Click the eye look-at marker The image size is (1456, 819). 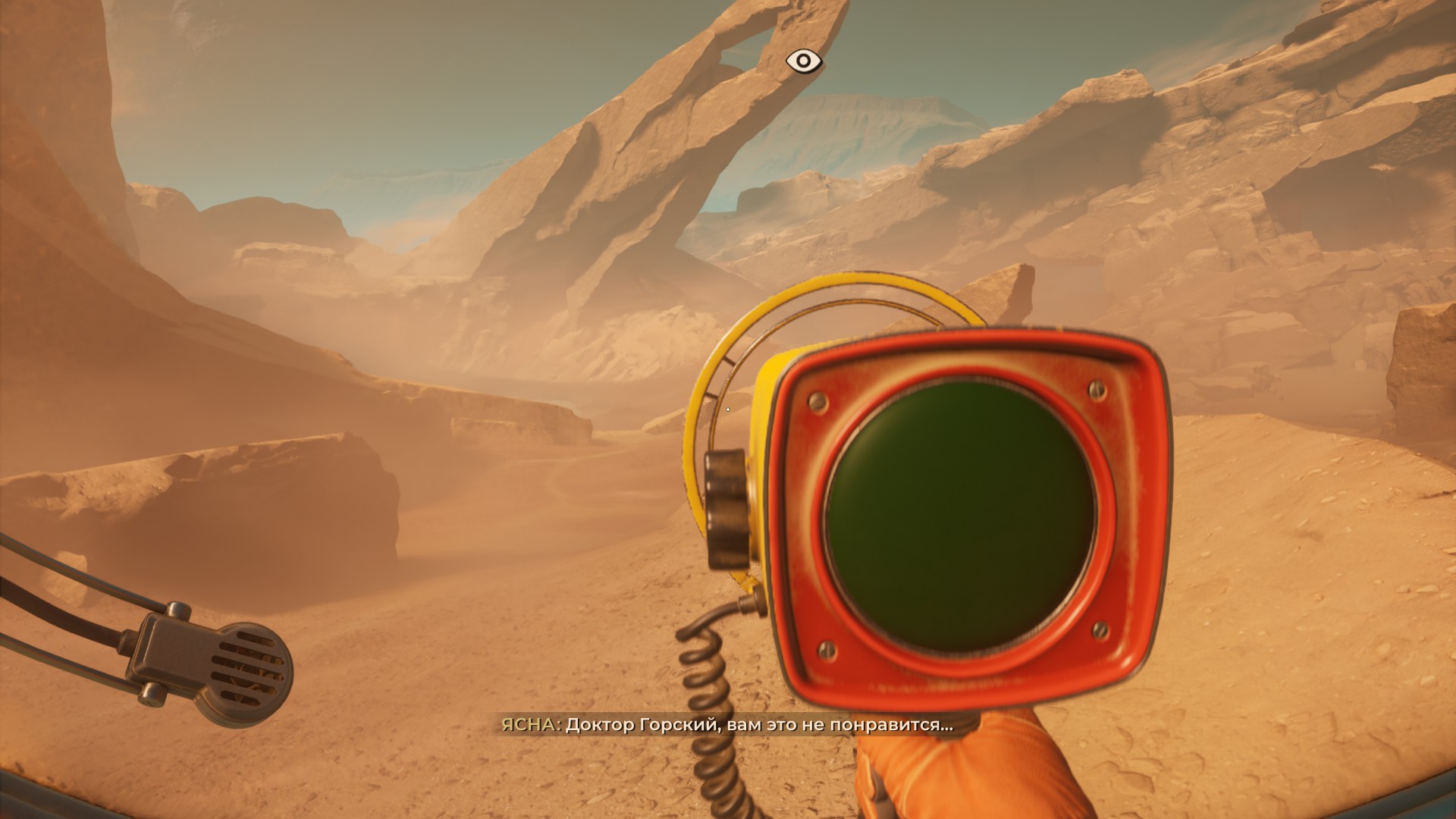pos(803,61)
